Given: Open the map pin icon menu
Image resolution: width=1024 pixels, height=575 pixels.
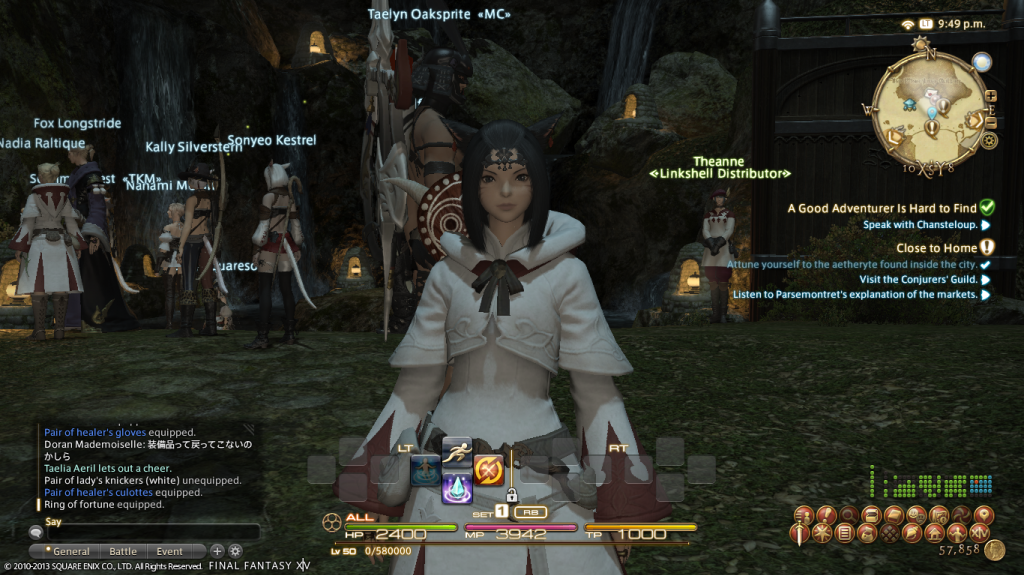Looking at the screenshot, I should tap(984, 514).
